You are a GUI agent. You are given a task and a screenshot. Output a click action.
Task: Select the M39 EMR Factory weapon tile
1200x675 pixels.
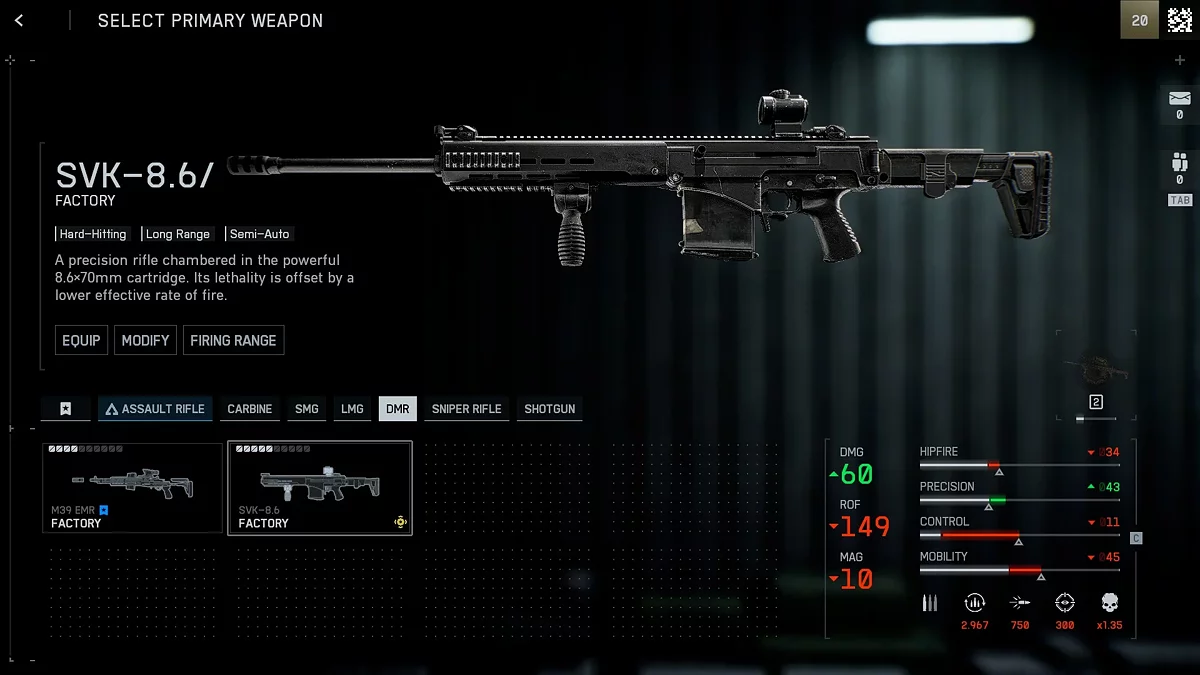(132, 488)
